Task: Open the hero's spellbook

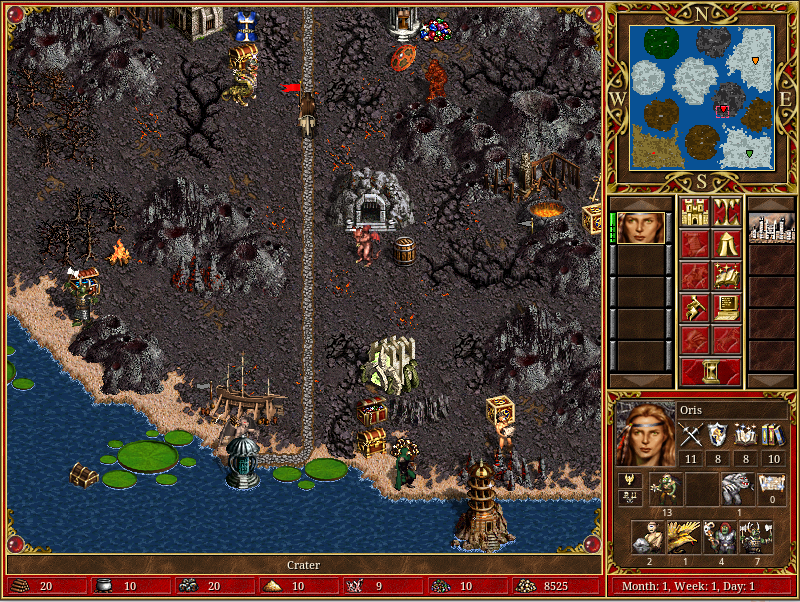Action: tap(726, 275)
